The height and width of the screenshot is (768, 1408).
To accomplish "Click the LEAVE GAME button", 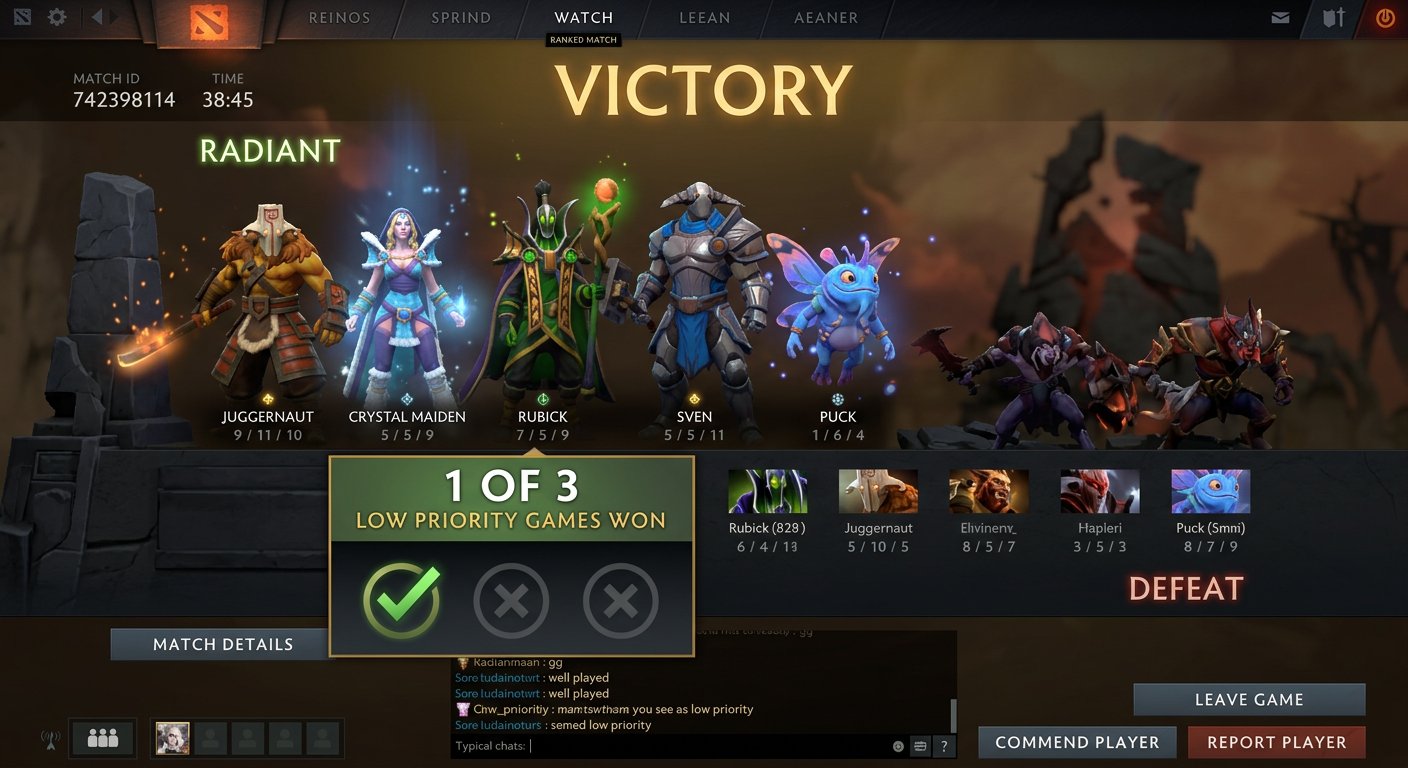I will [1249, 699].
